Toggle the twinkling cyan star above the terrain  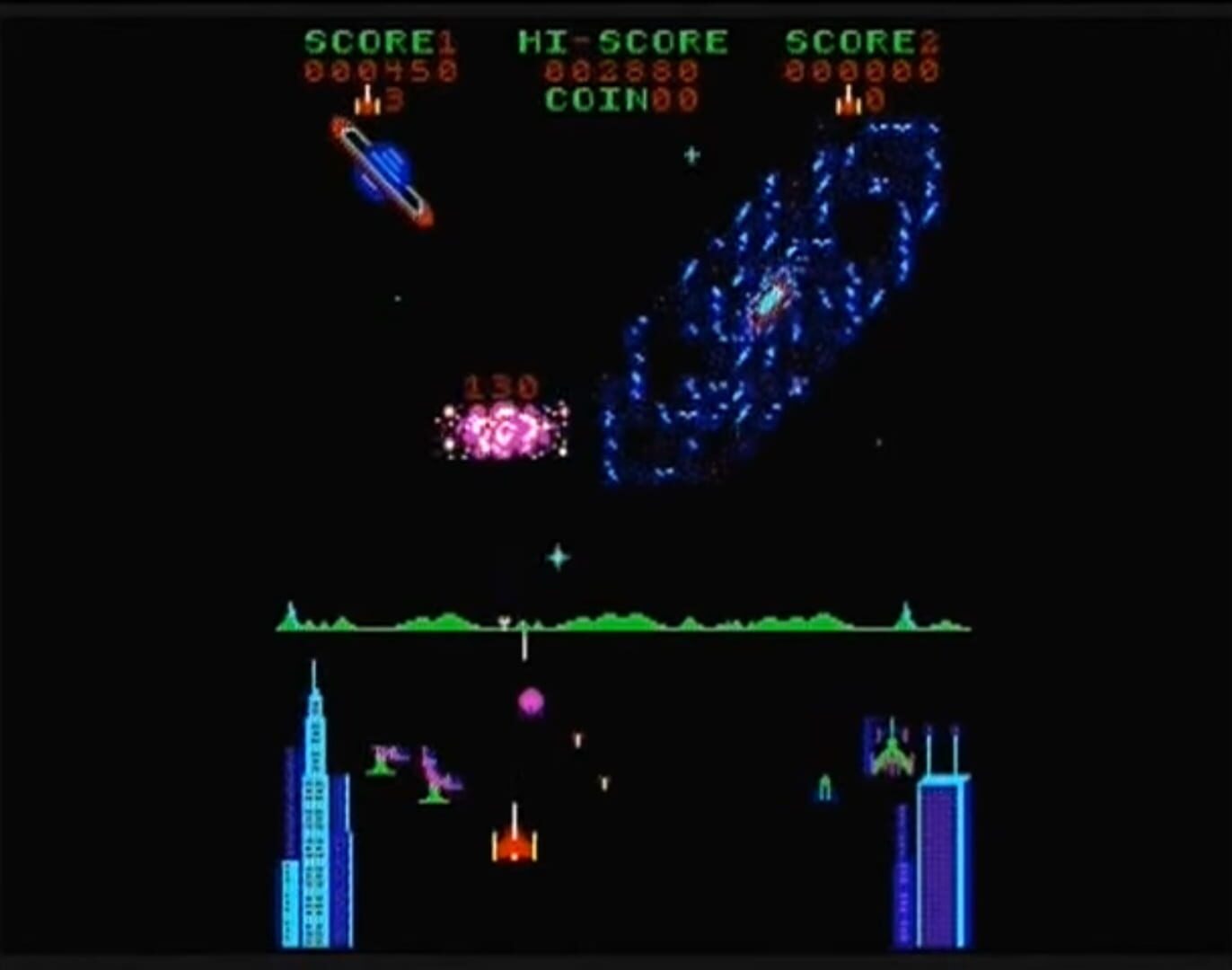(x=559, y=559)
